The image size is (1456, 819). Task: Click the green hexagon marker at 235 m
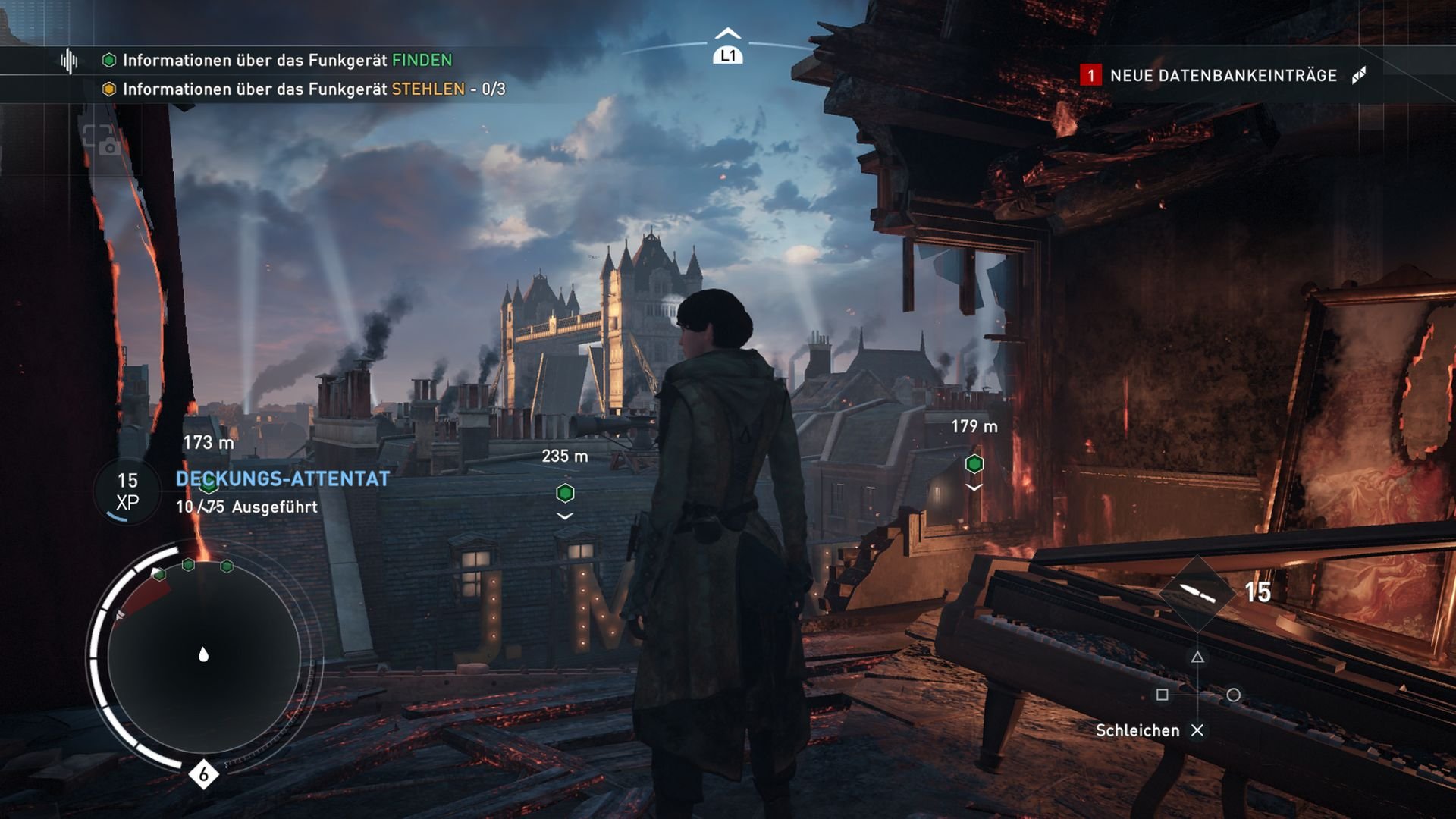(563, 493)
